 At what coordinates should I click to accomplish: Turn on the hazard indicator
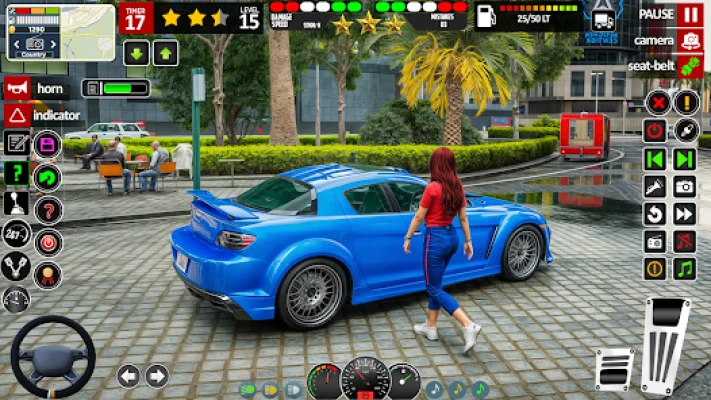16,115
